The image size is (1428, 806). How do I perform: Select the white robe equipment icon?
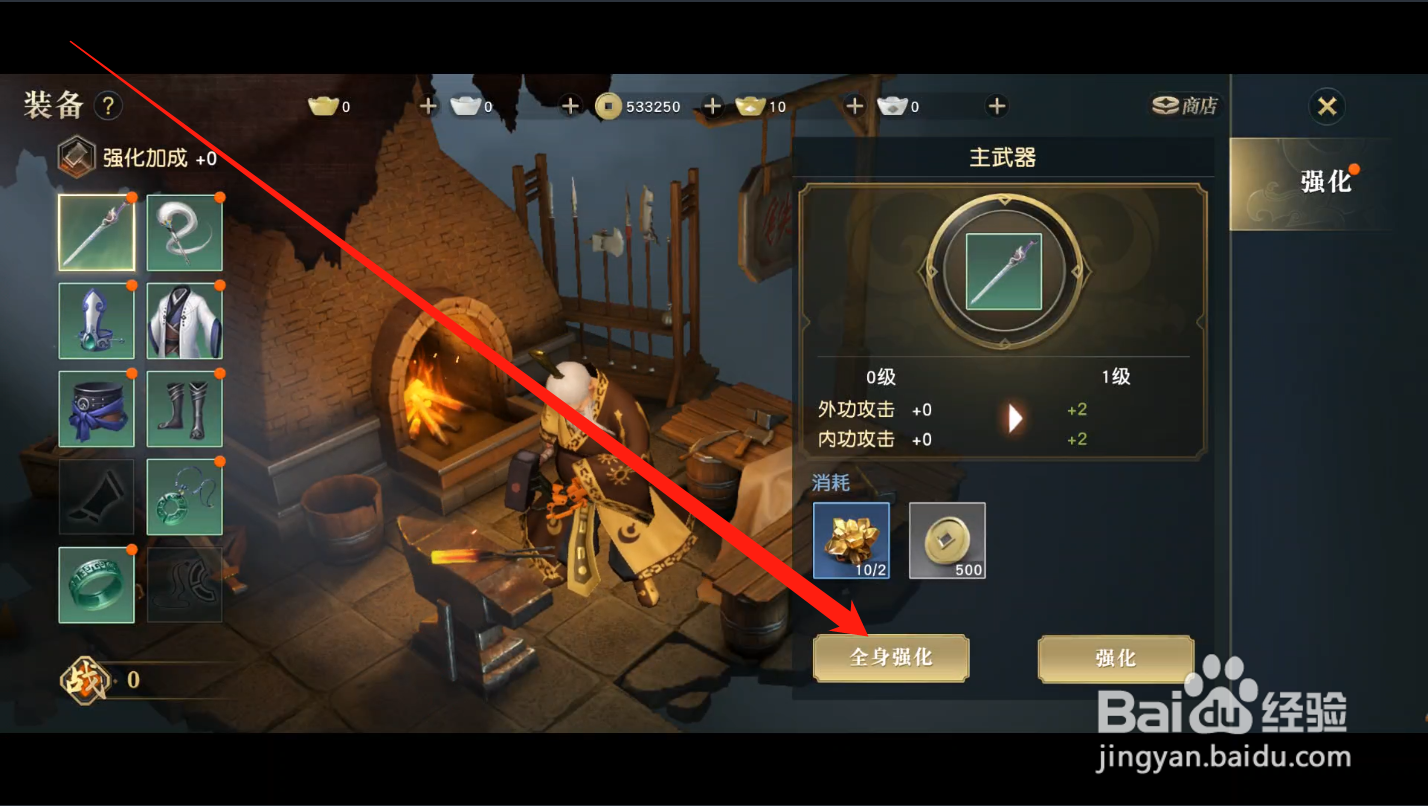(x=184, y=321)
